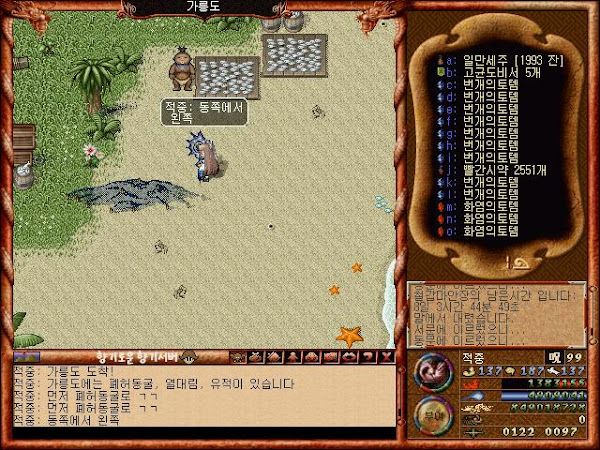This screenshot has width=600, height=450.
Task: Open help with the question mark button
Action: pyautogui.click(x=369, y=356)
